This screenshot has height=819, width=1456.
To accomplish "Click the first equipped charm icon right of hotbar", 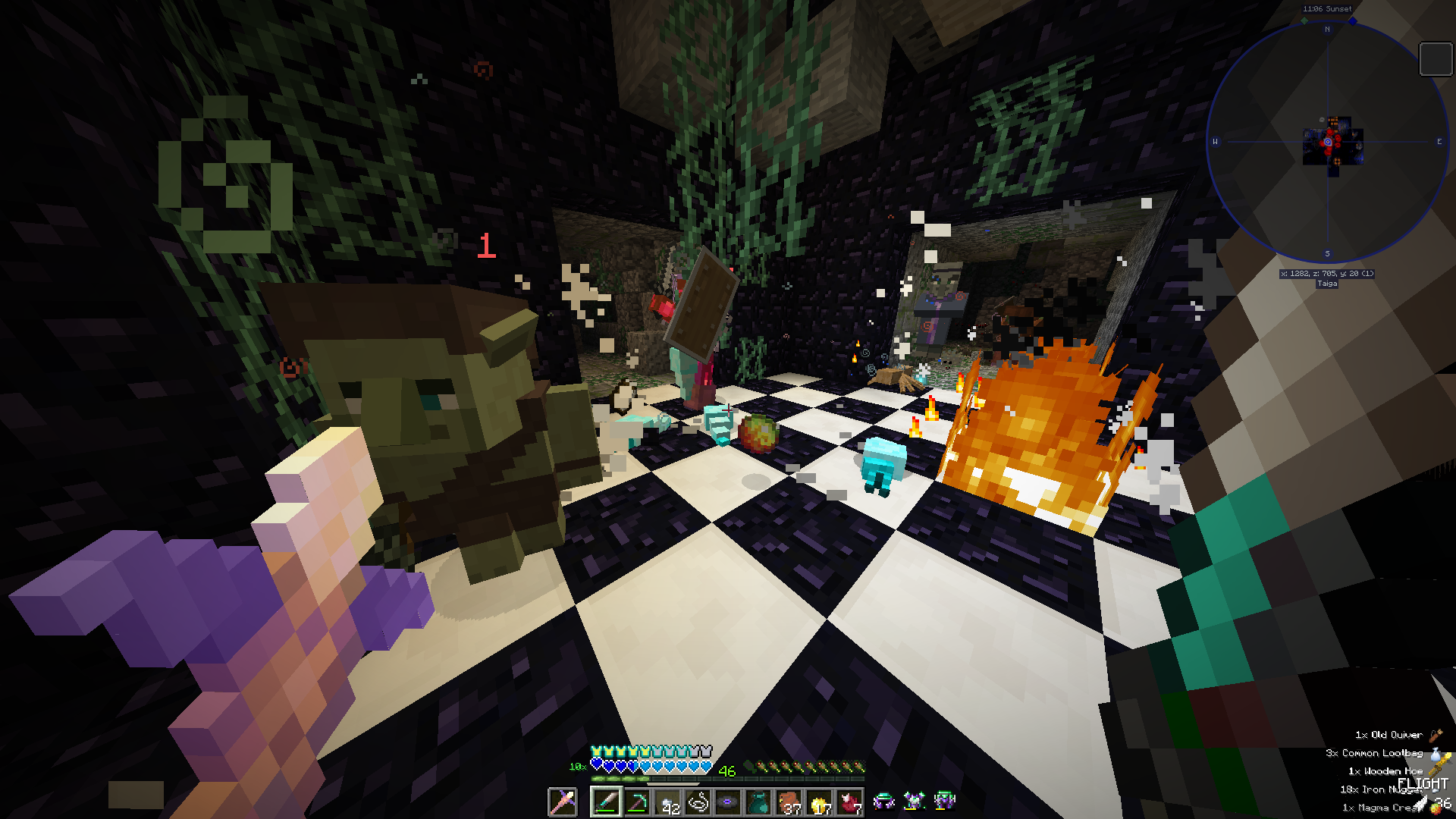I will click(885, 800).
